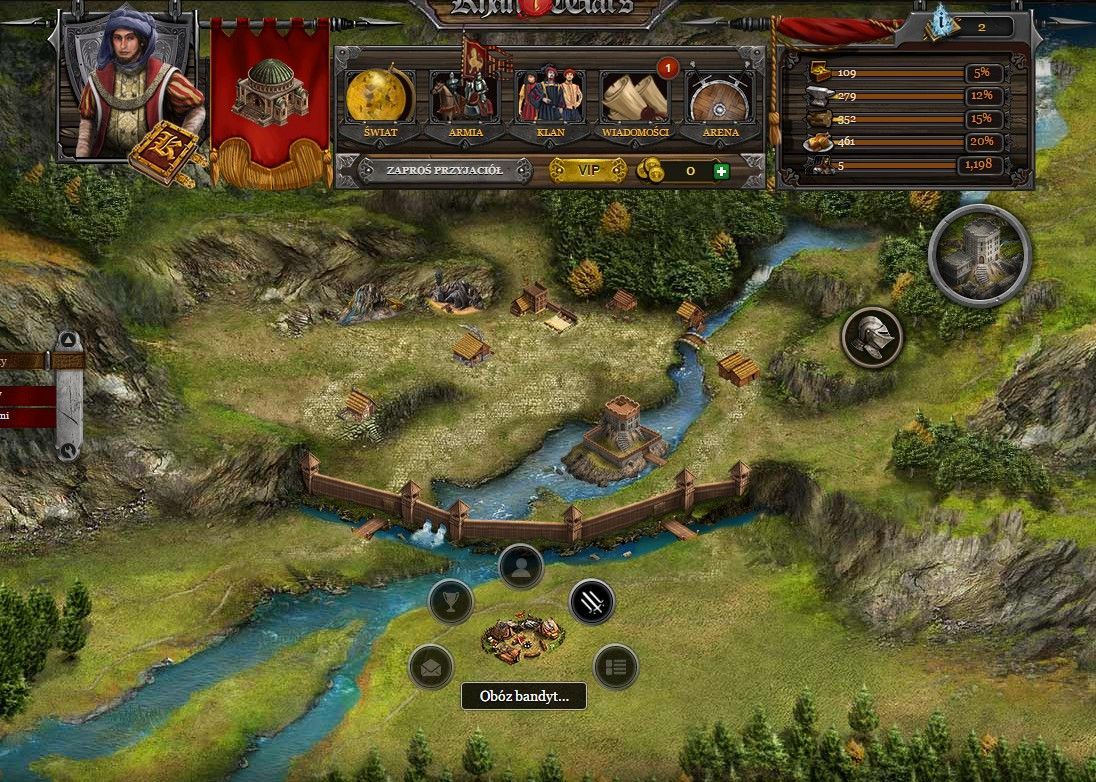The width and height of the screenshot is (1096, 782).
Task: Enter the Arena shield menu
Action: (x=720, y=98)
